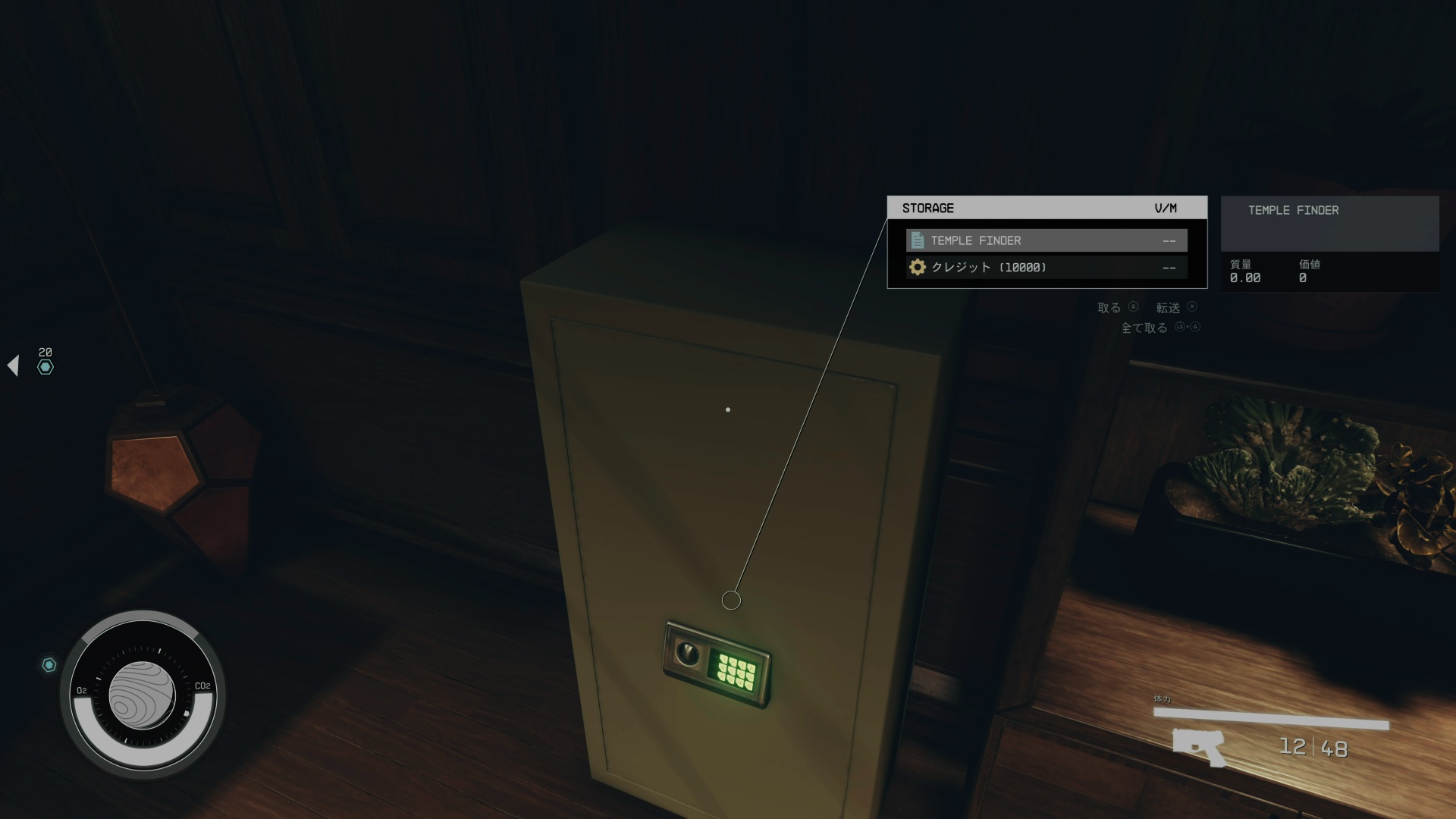Click the planet scanner compass

pyautogui.click(x=143, y=694)
